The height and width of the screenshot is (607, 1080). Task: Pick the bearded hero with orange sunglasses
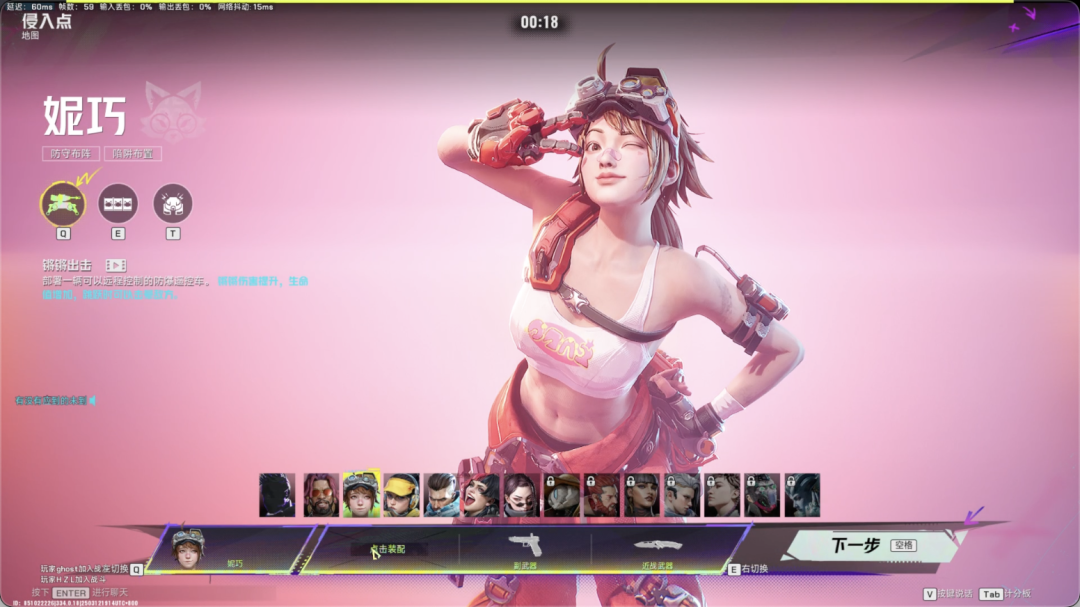[322, 495]
